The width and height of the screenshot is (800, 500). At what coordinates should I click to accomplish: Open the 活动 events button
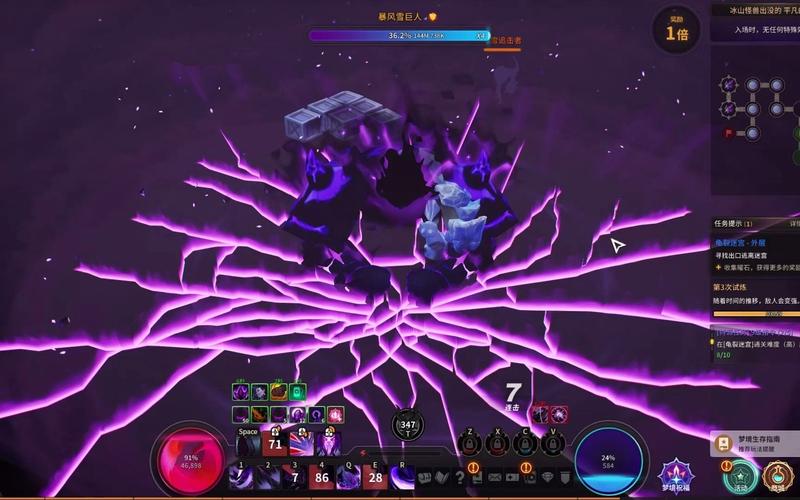point(740,473)
